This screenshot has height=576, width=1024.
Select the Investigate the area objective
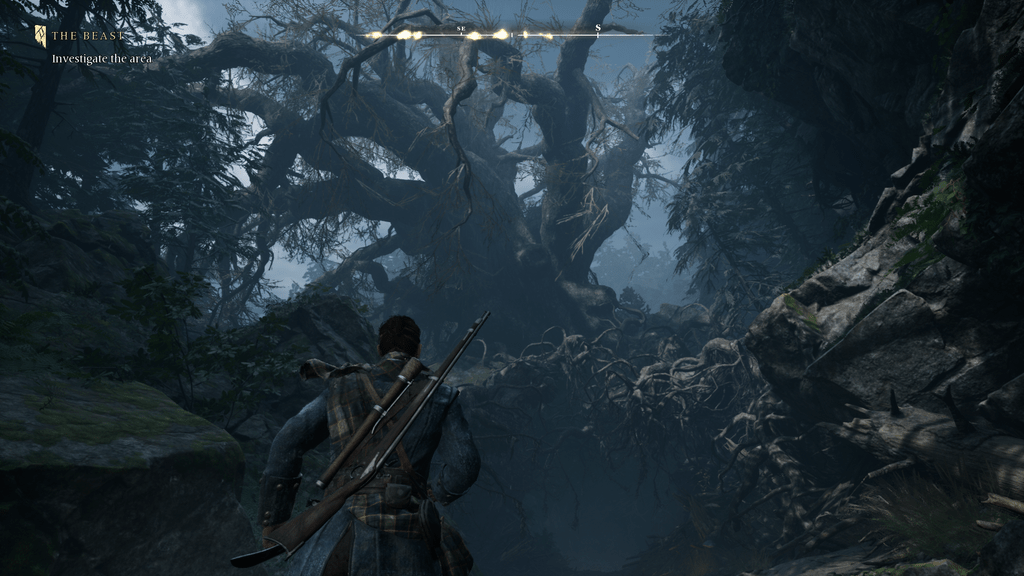click(101, 59)
